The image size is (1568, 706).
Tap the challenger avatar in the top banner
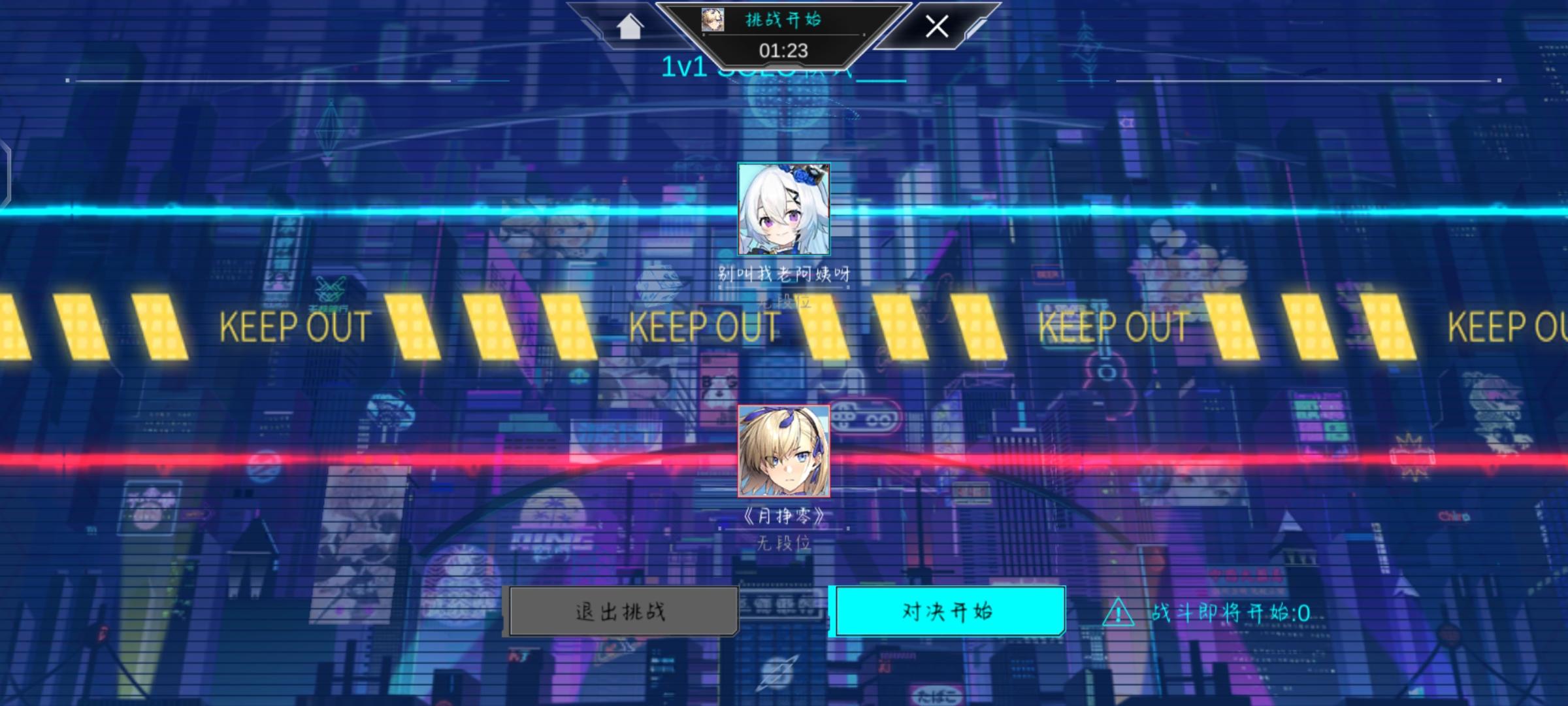[x=711, y=20]
